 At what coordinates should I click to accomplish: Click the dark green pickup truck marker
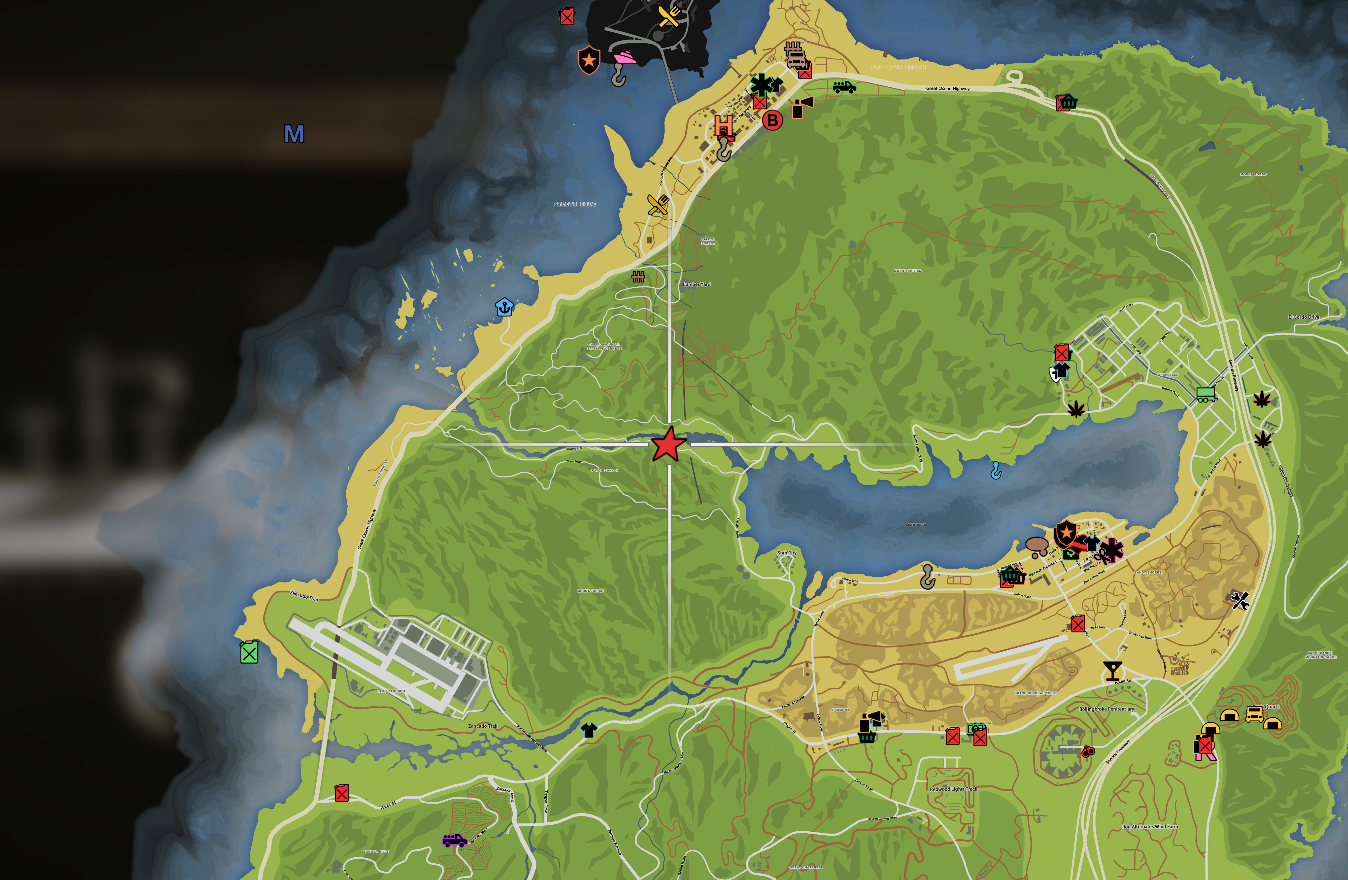843,86
